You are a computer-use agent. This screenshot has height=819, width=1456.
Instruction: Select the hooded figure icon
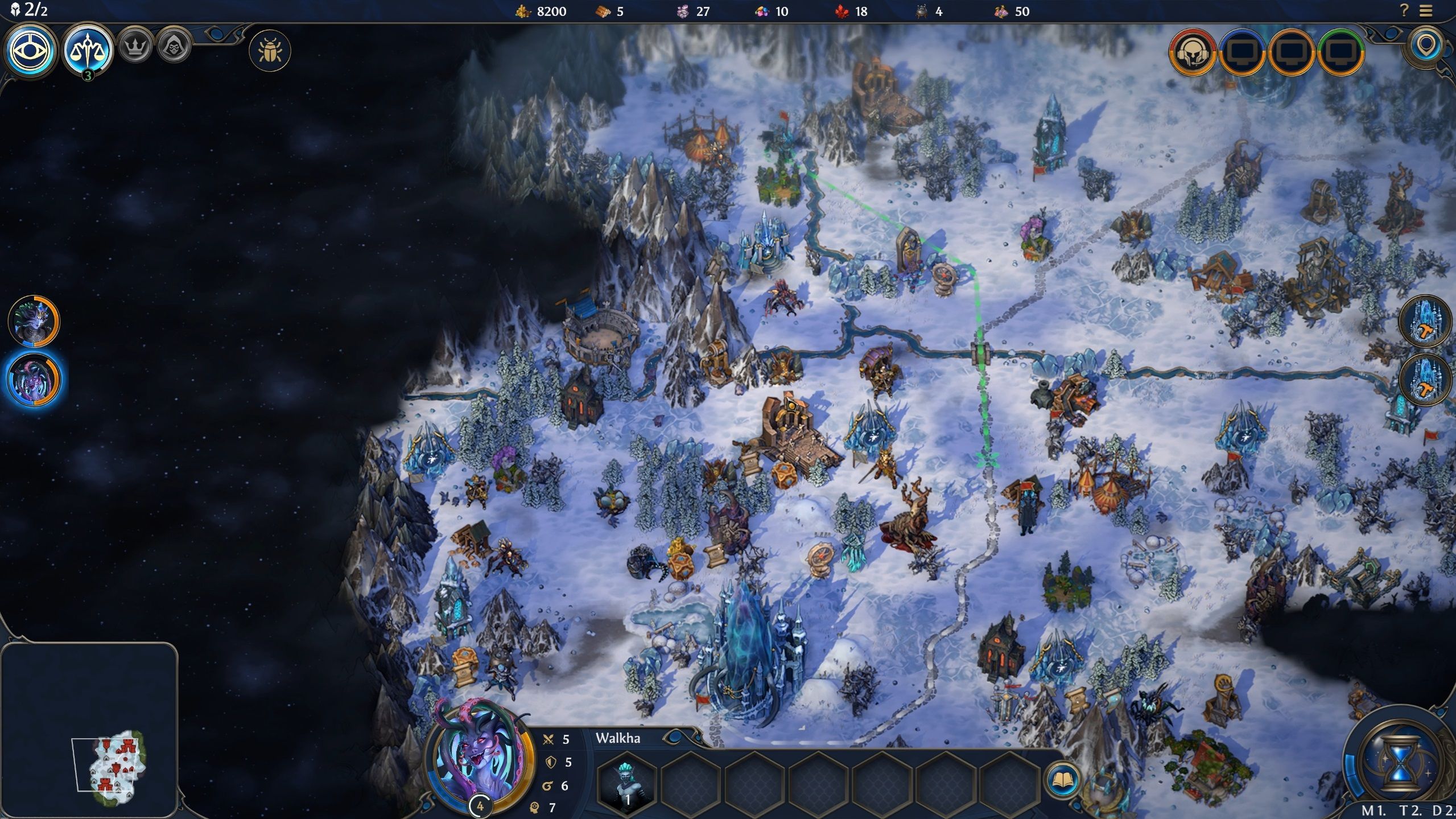(174, 46)
